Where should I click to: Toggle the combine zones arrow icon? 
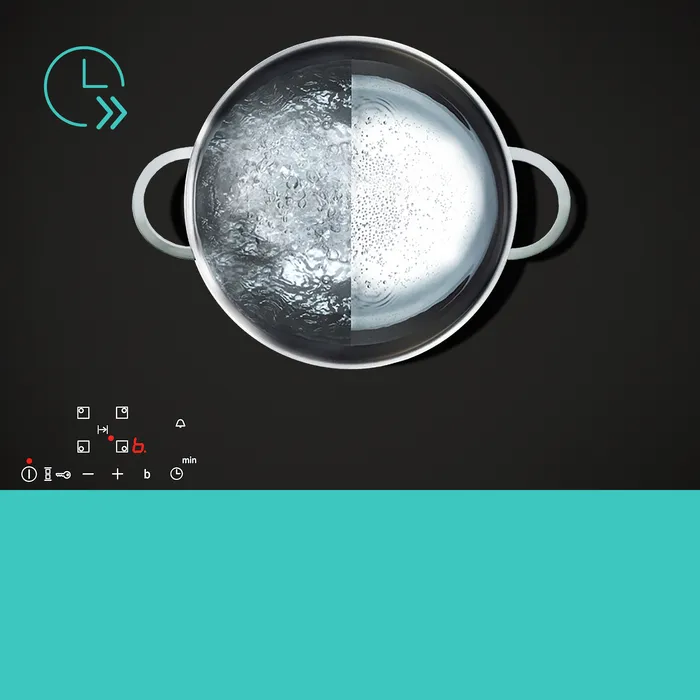point(102,429)
